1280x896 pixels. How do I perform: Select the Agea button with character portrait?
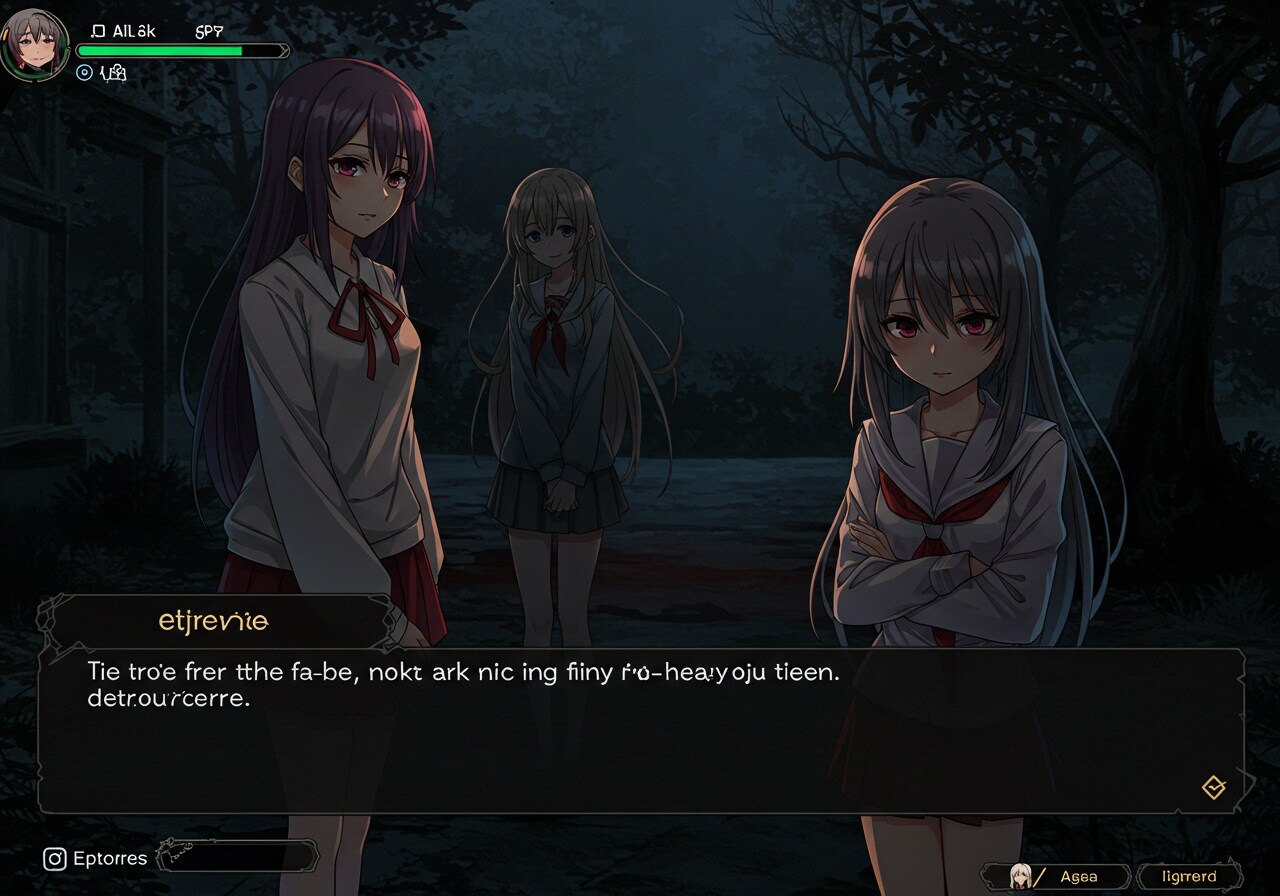tap(1056, 877)
